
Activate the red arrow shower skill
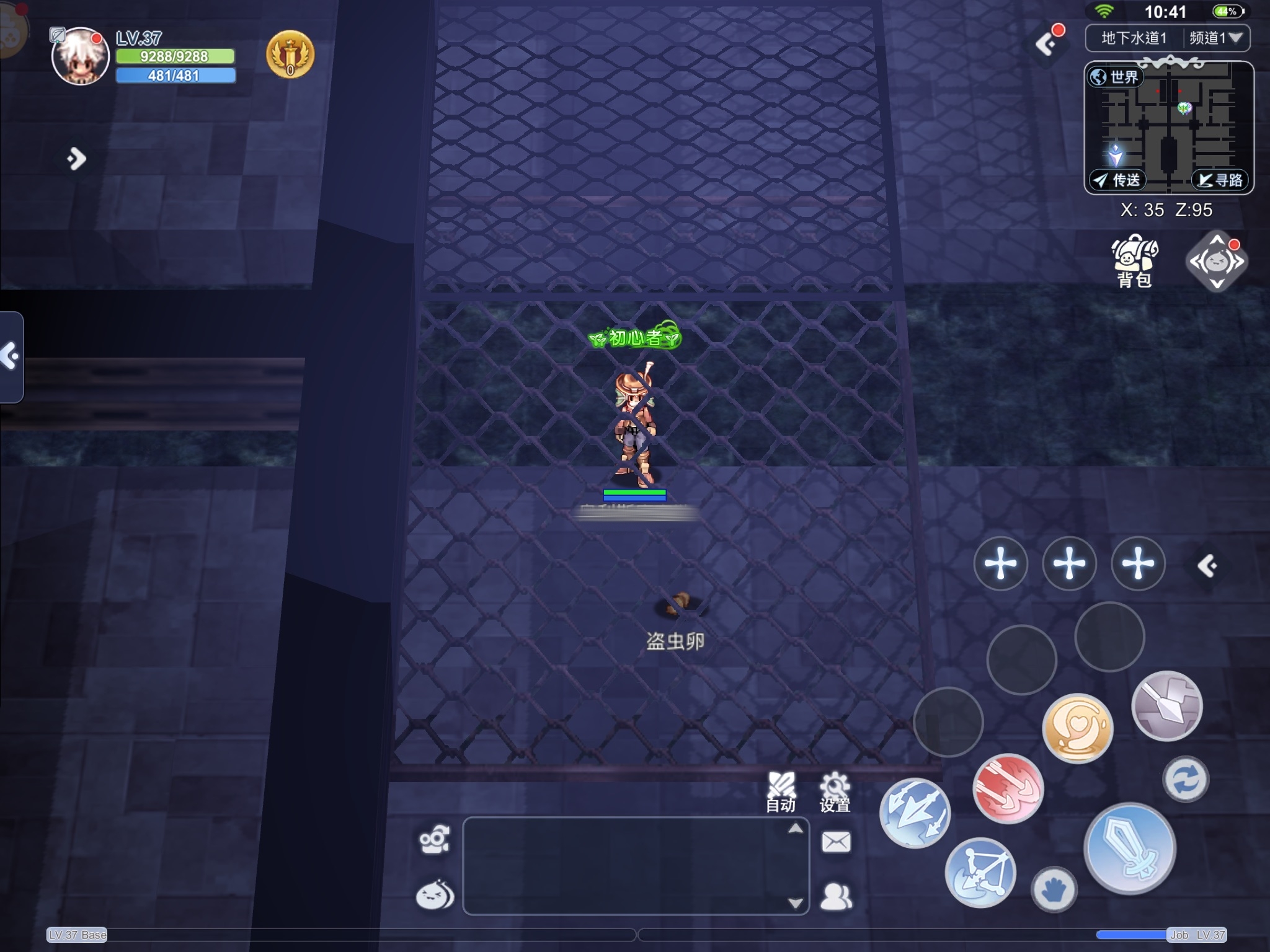tap(1008, 788)
